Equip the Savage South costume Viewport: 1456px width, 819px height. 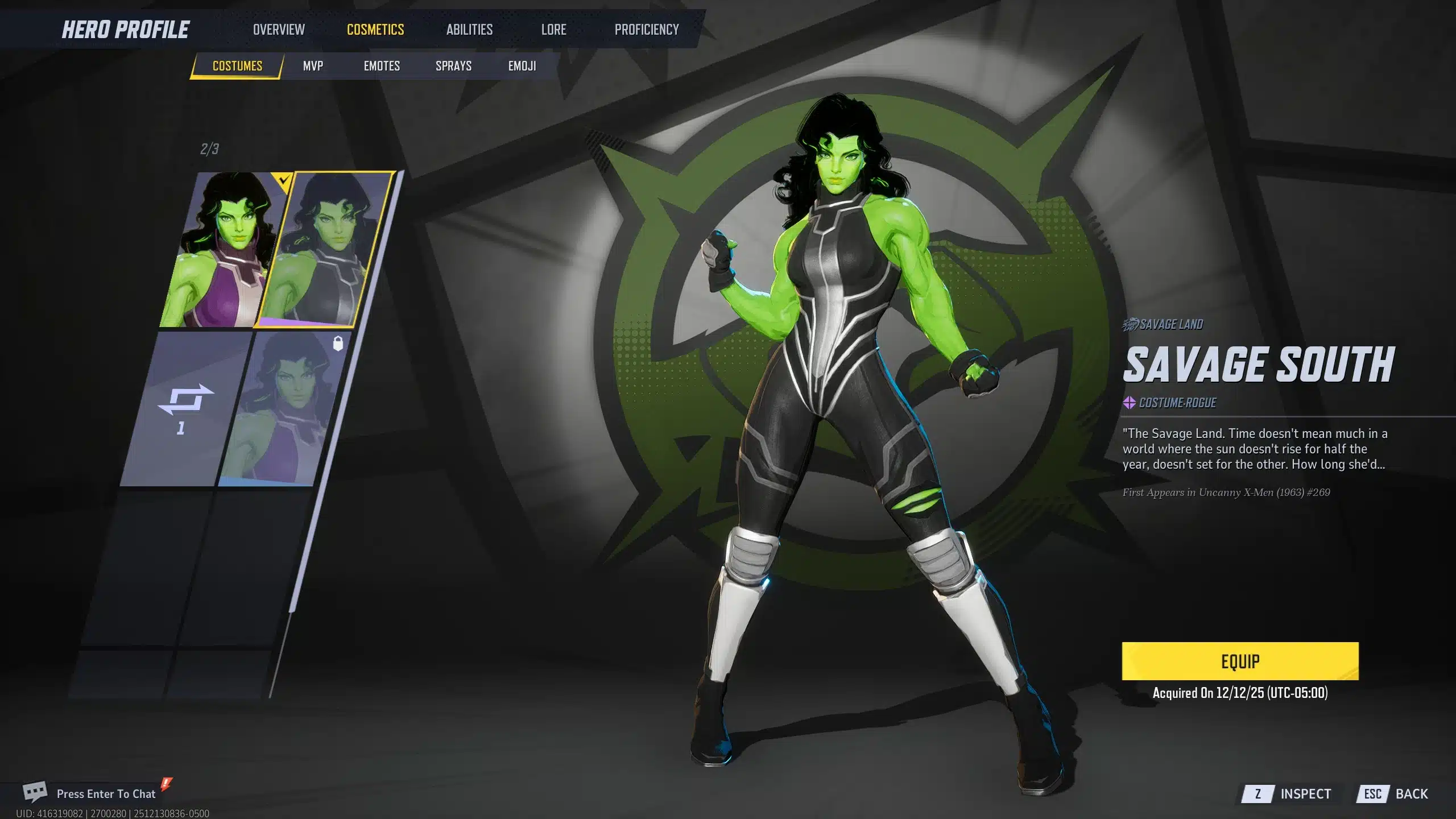(1240, 661)
